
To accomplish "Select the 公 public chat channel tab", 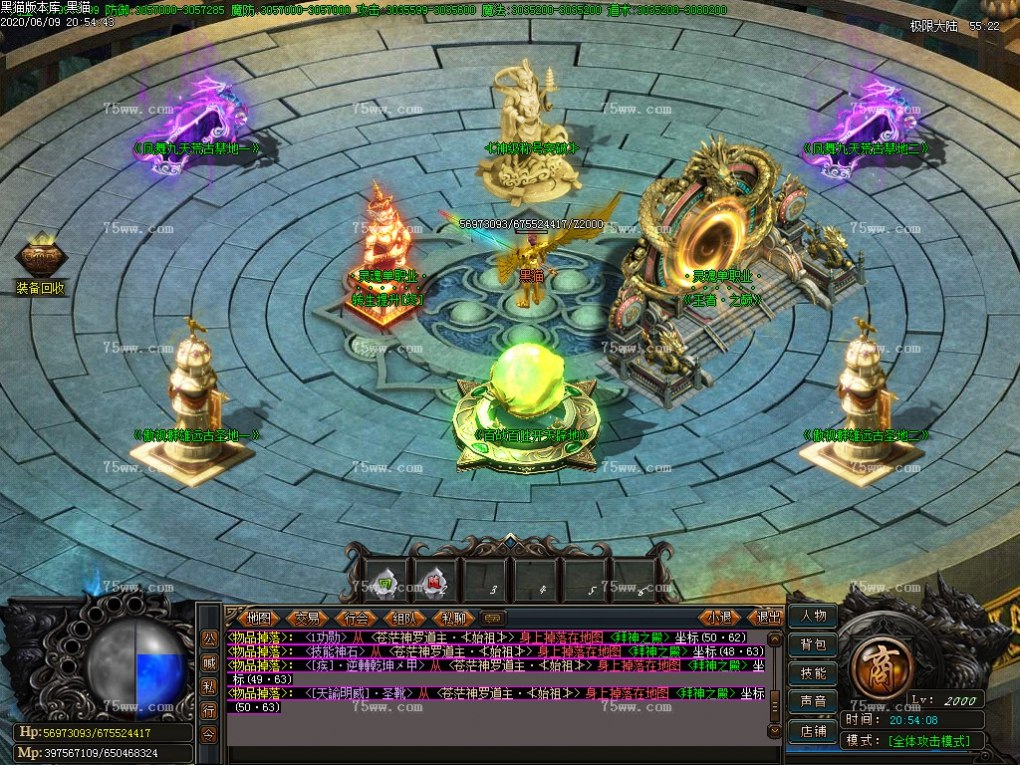I will [x=209, y=639].
